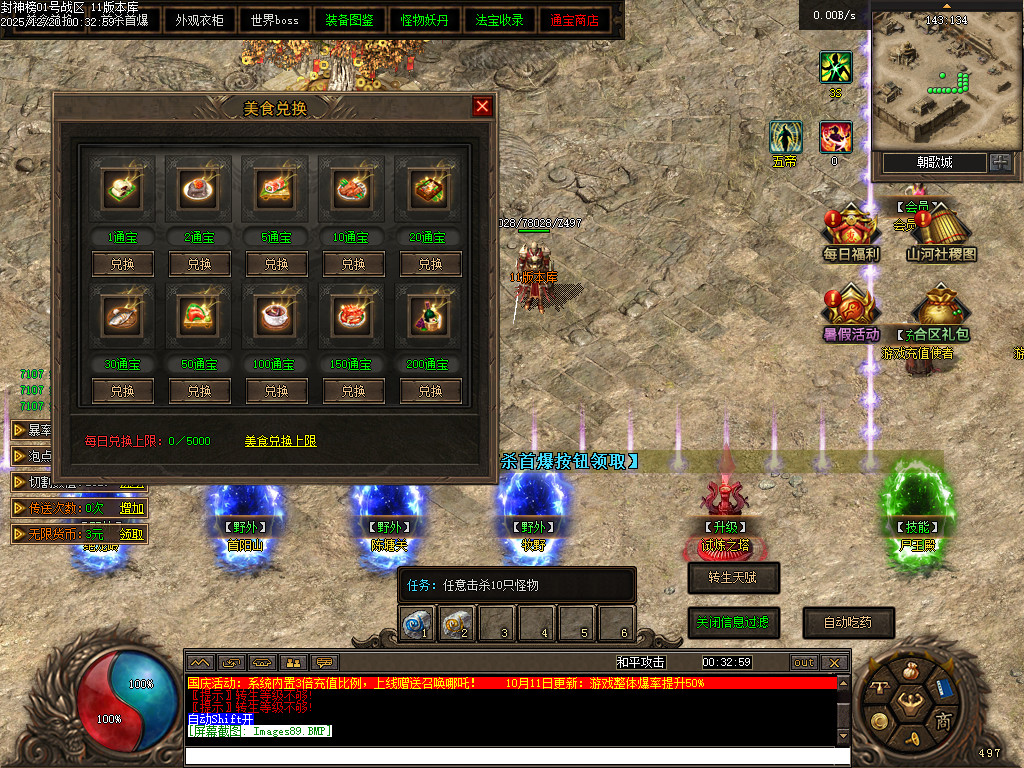
Task: Select hotbar slot 1 blue scroll stone
Action: point(417,623)
